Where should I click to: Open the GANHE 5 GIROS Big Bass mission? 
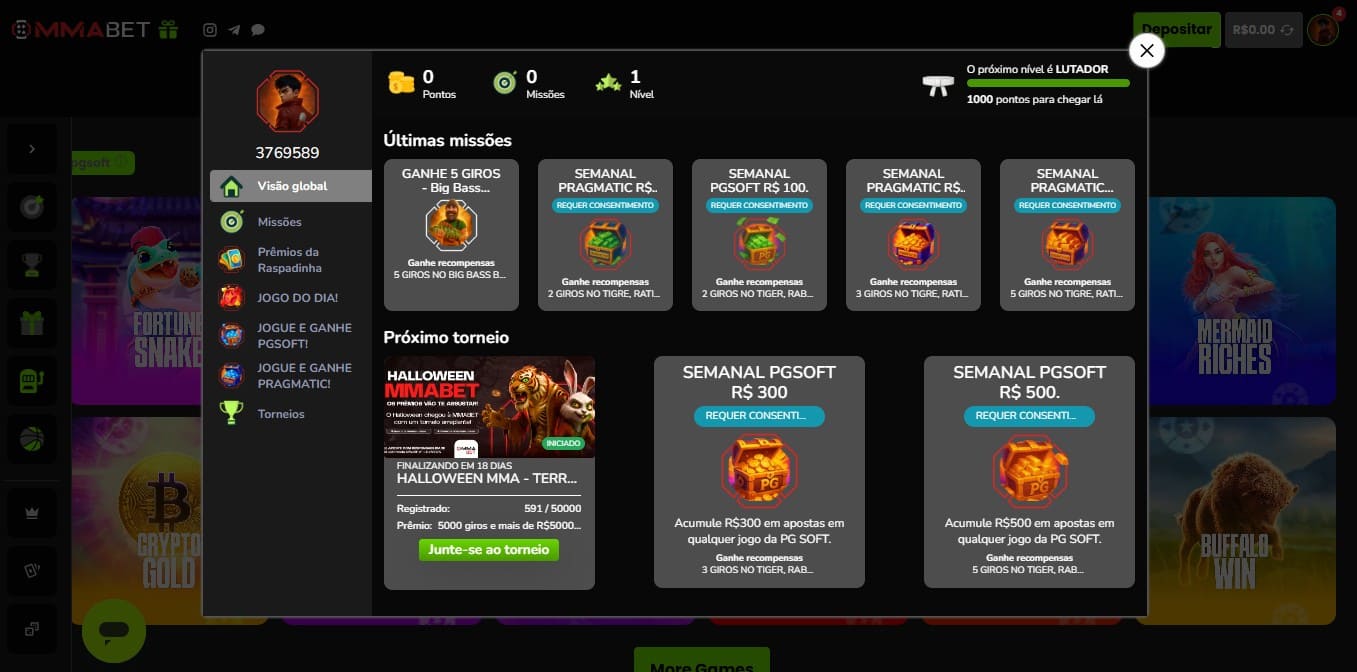coord(451,235)
